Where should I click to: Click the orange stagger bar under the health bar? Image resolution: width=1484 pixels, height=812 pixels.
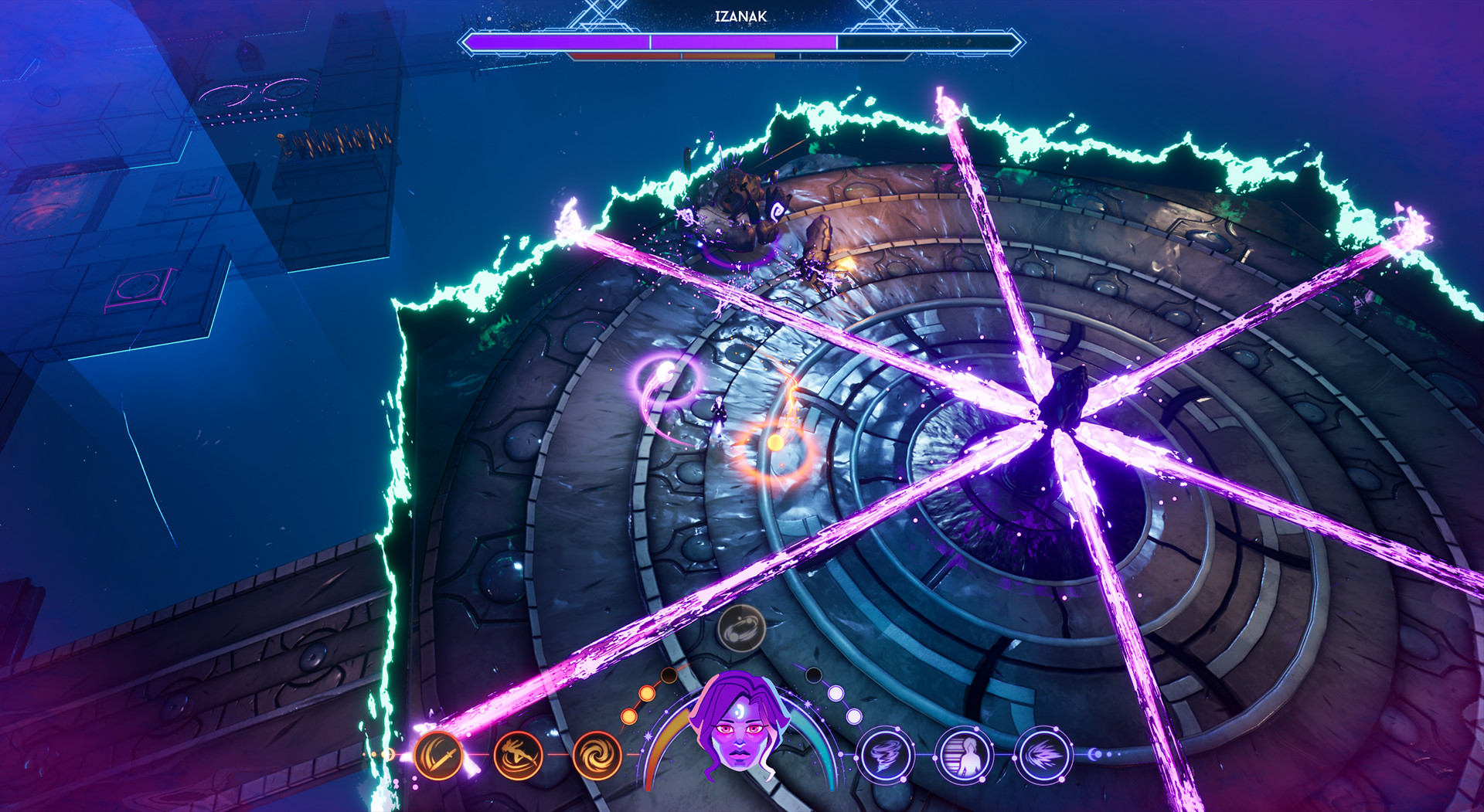(730, 56)
